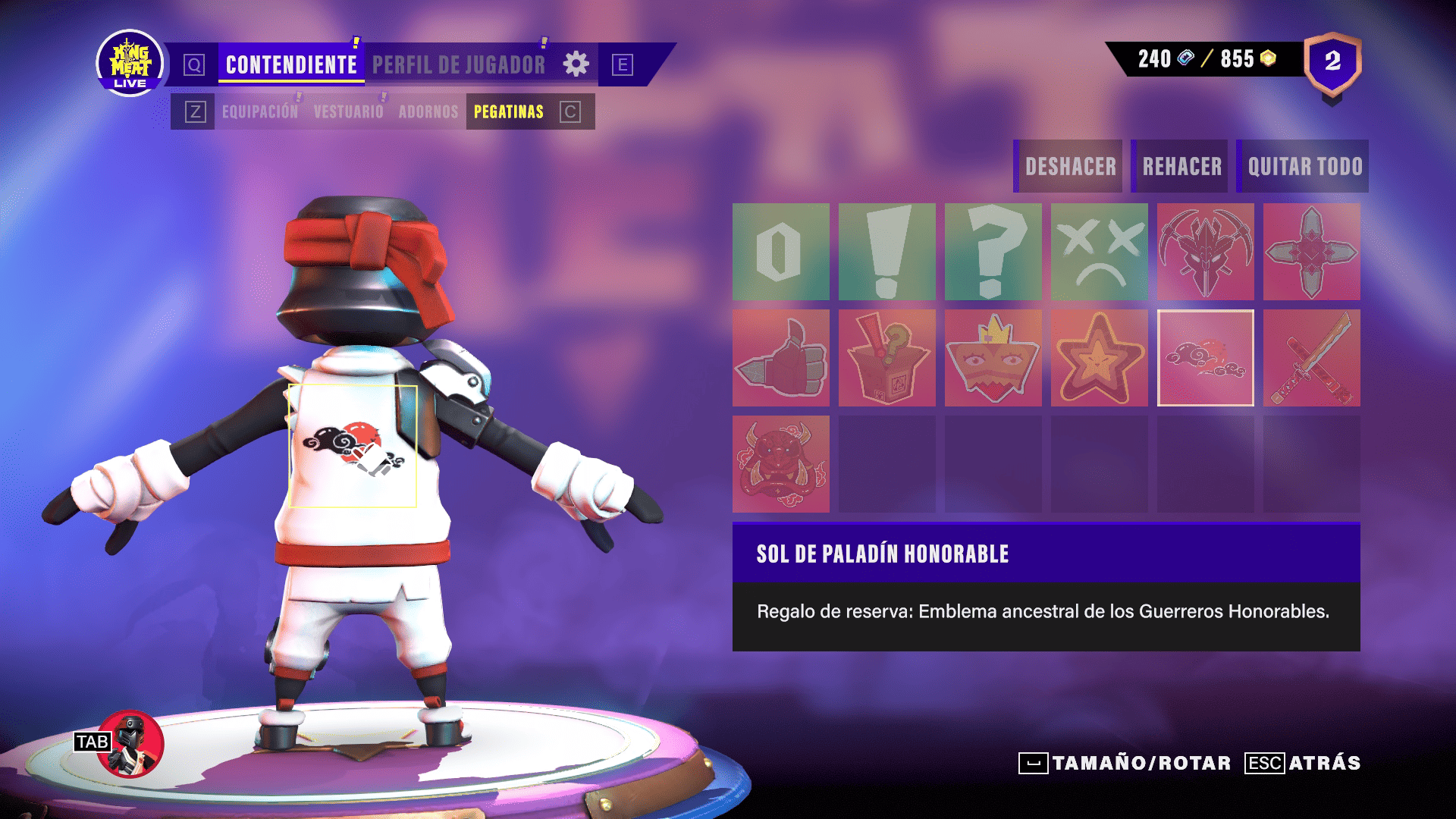This screenshot has width=1456, height=819.
Task: Choose the horned mask sticker
Action: pyautogui.click(x=1205, y=252)
